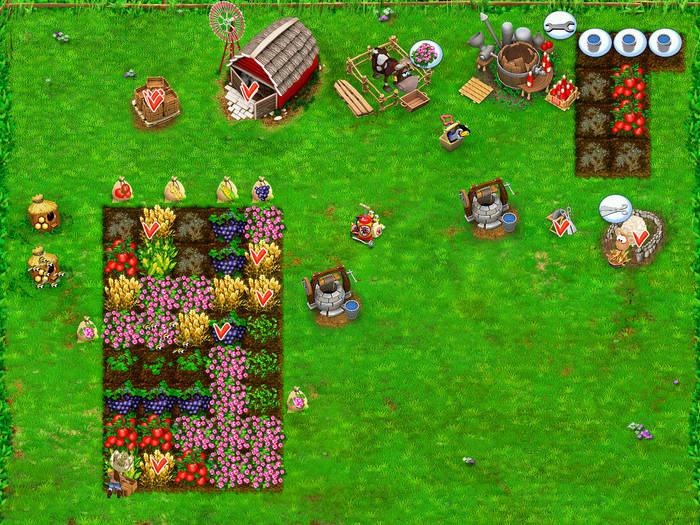Collect the red checkmark on the barn
The width and height of the screenshot is (700, 525).
249,90
